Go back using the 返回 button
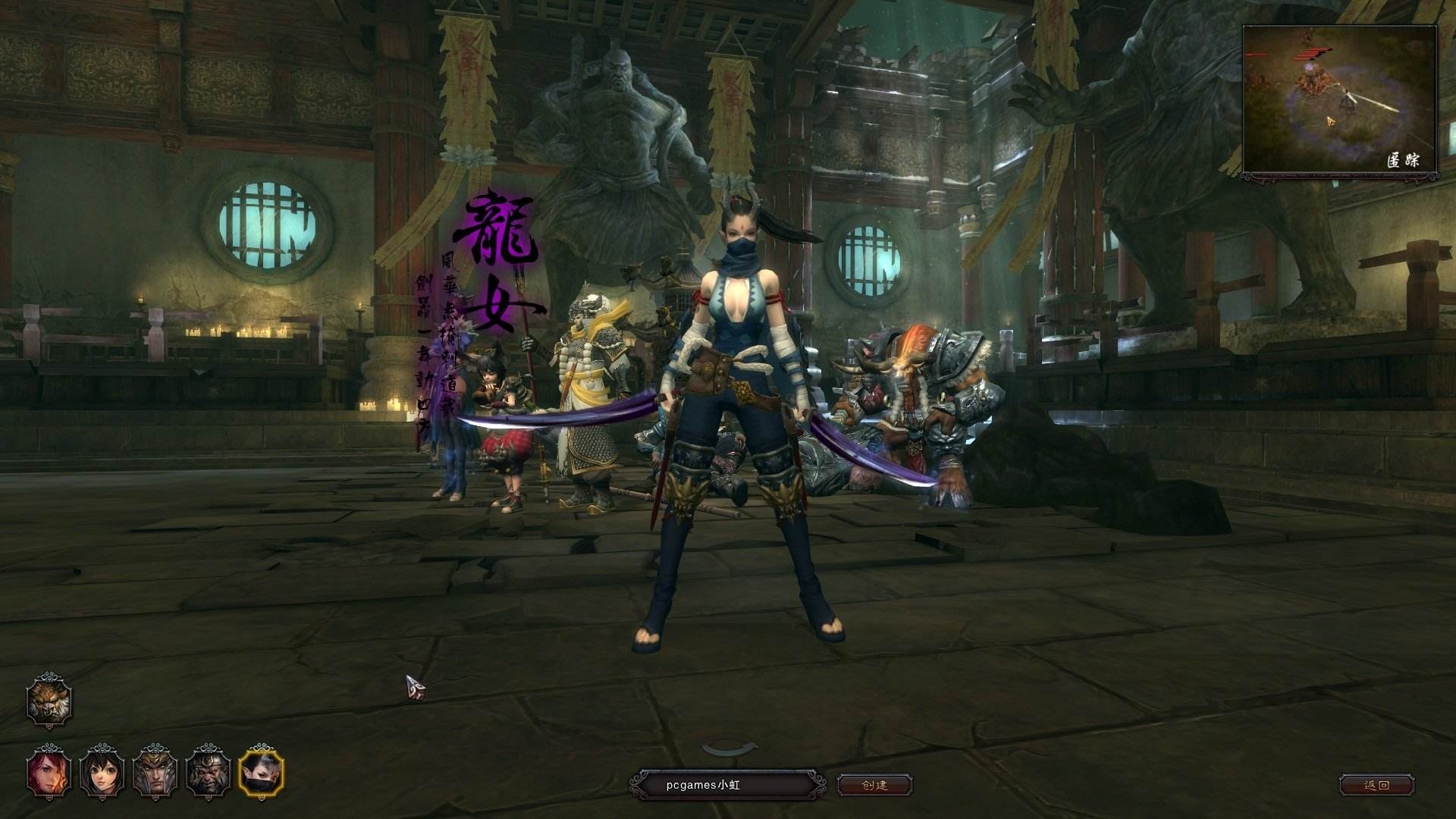This screenshot has width=1456, height=819. [1376, 785]
